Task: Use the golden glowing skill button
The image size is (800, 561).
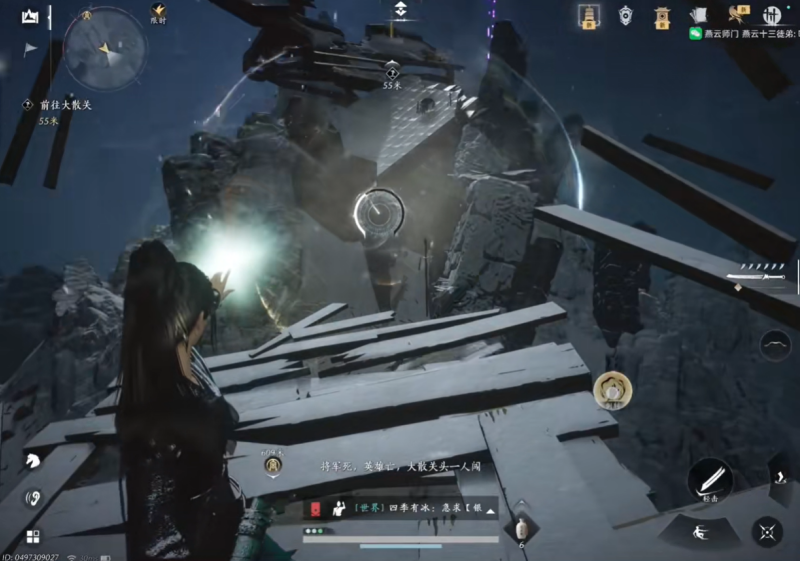Action: coord(610,391)
